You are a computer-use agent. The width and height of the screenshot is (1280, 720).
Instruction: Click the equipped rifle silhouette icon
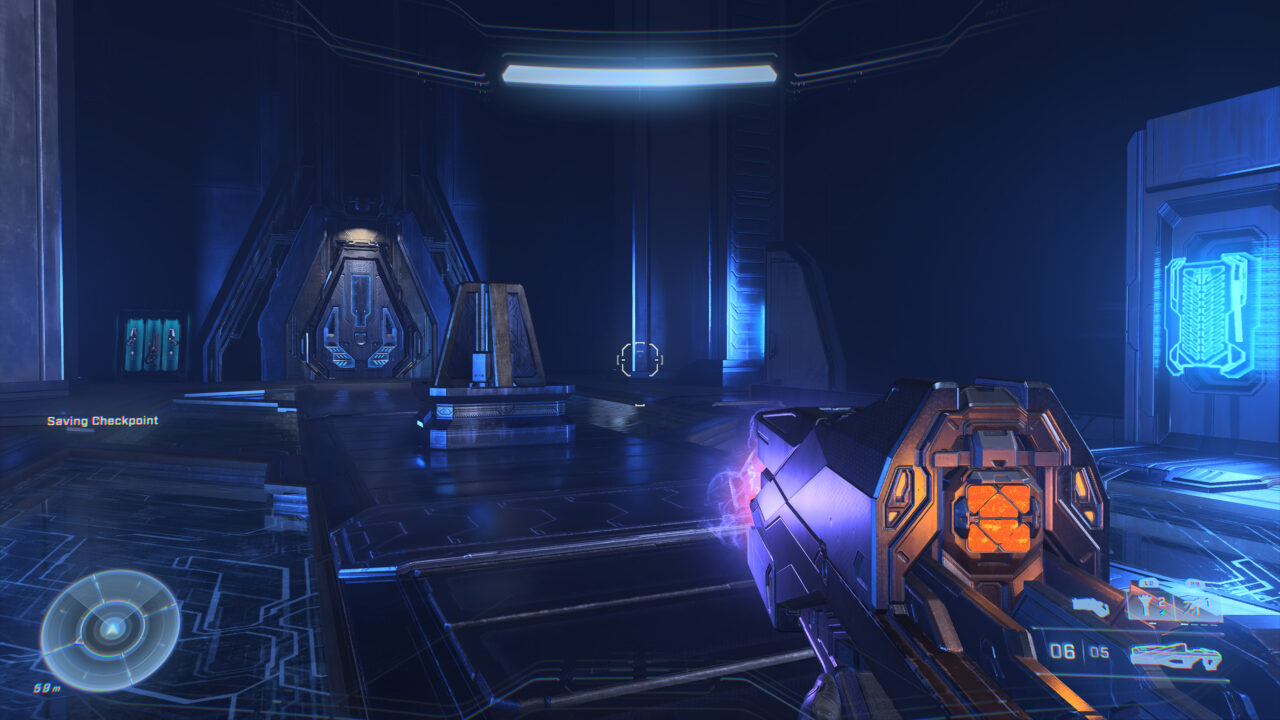(1176, 655)
